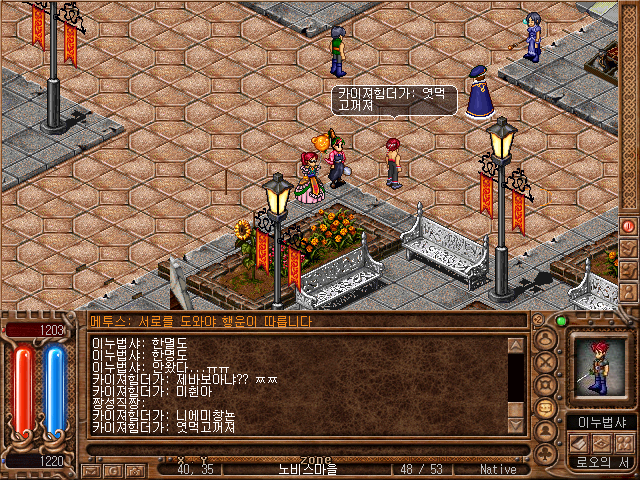640x480 pixels.
Task: Open the envelope mail button
Action: tap(92, 469)
